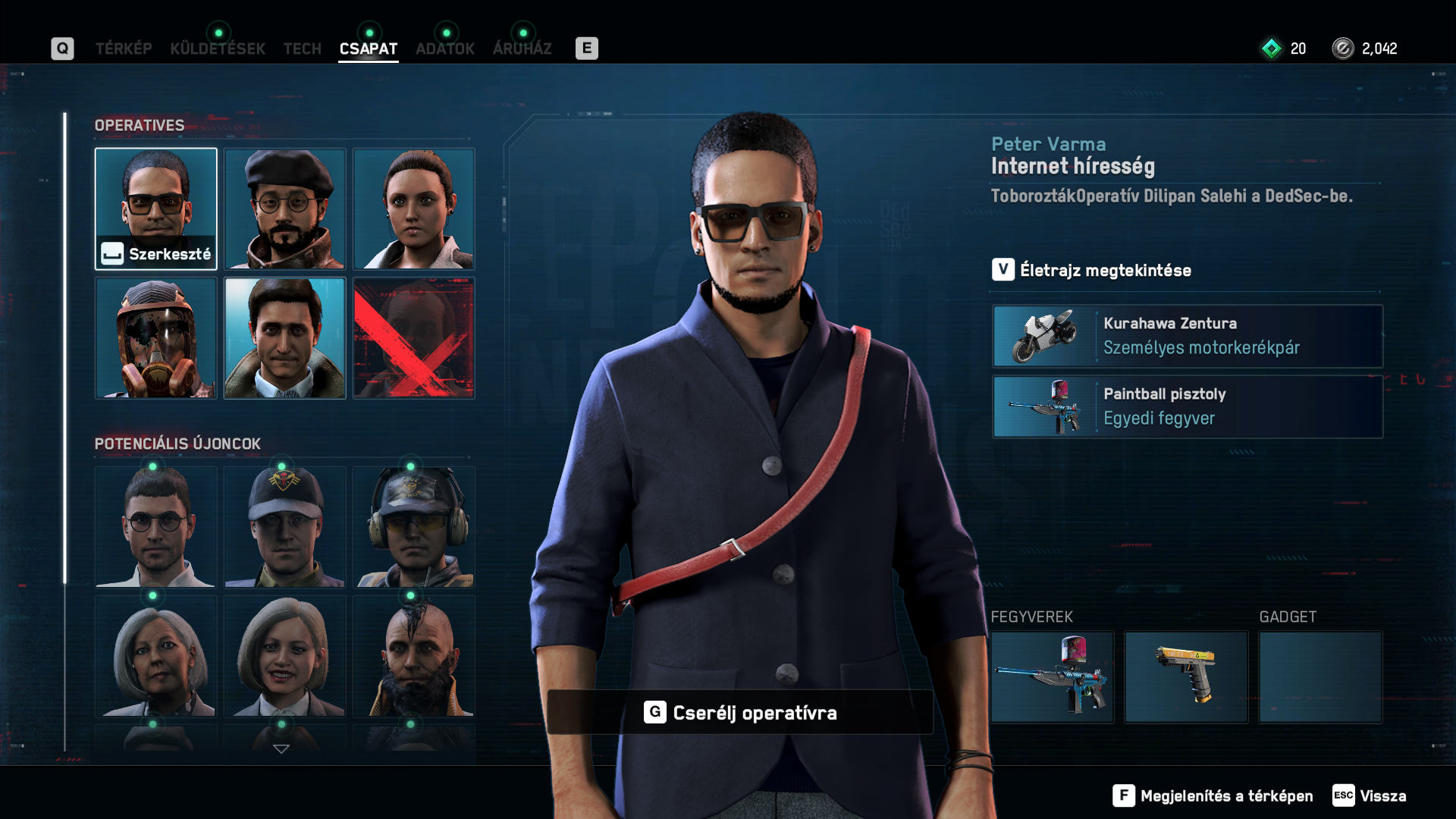Choose the recruit wearing headphones and cap
The image size is (1456, 819).
414,528
